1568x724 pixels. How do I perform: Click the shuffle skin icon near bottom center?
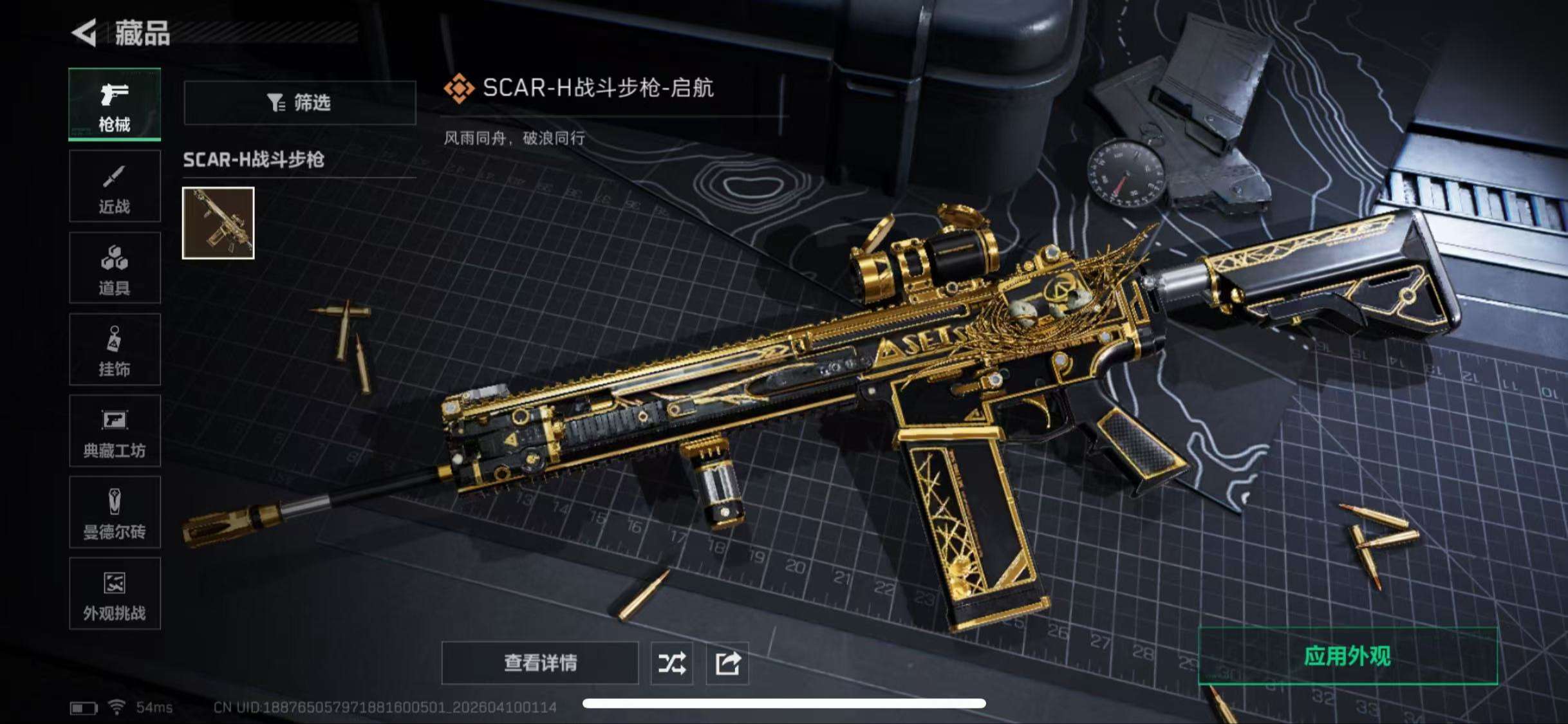point(672,663)
